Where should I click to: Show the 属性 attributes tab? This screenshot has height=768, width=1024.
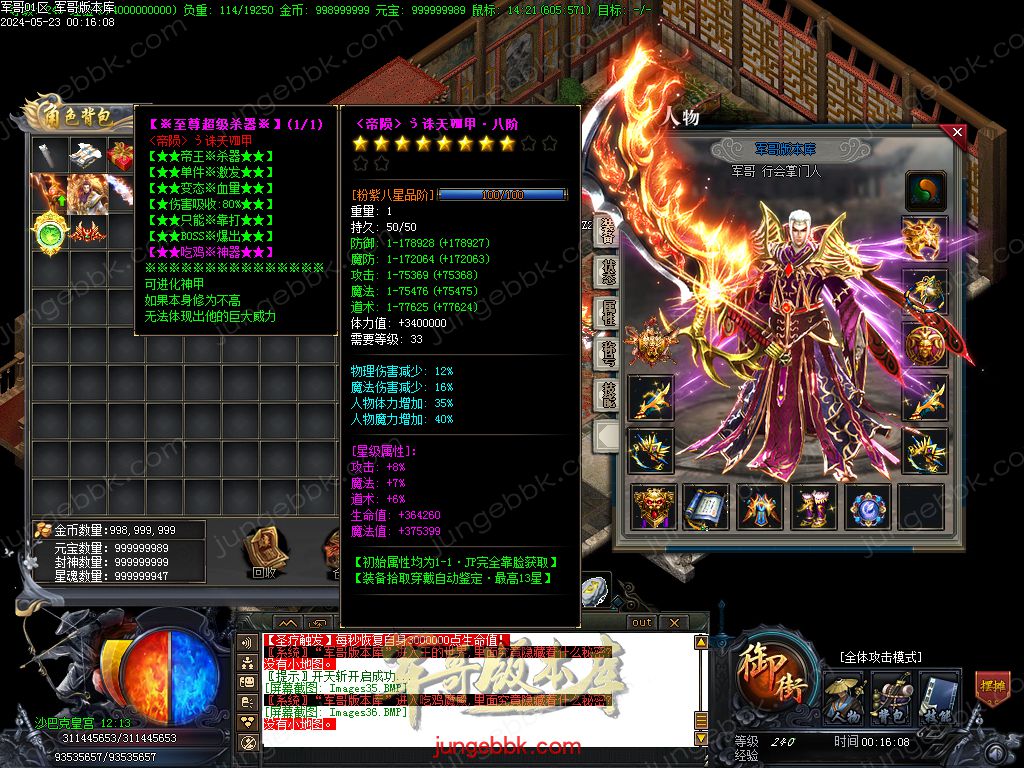tap(606, 313)
